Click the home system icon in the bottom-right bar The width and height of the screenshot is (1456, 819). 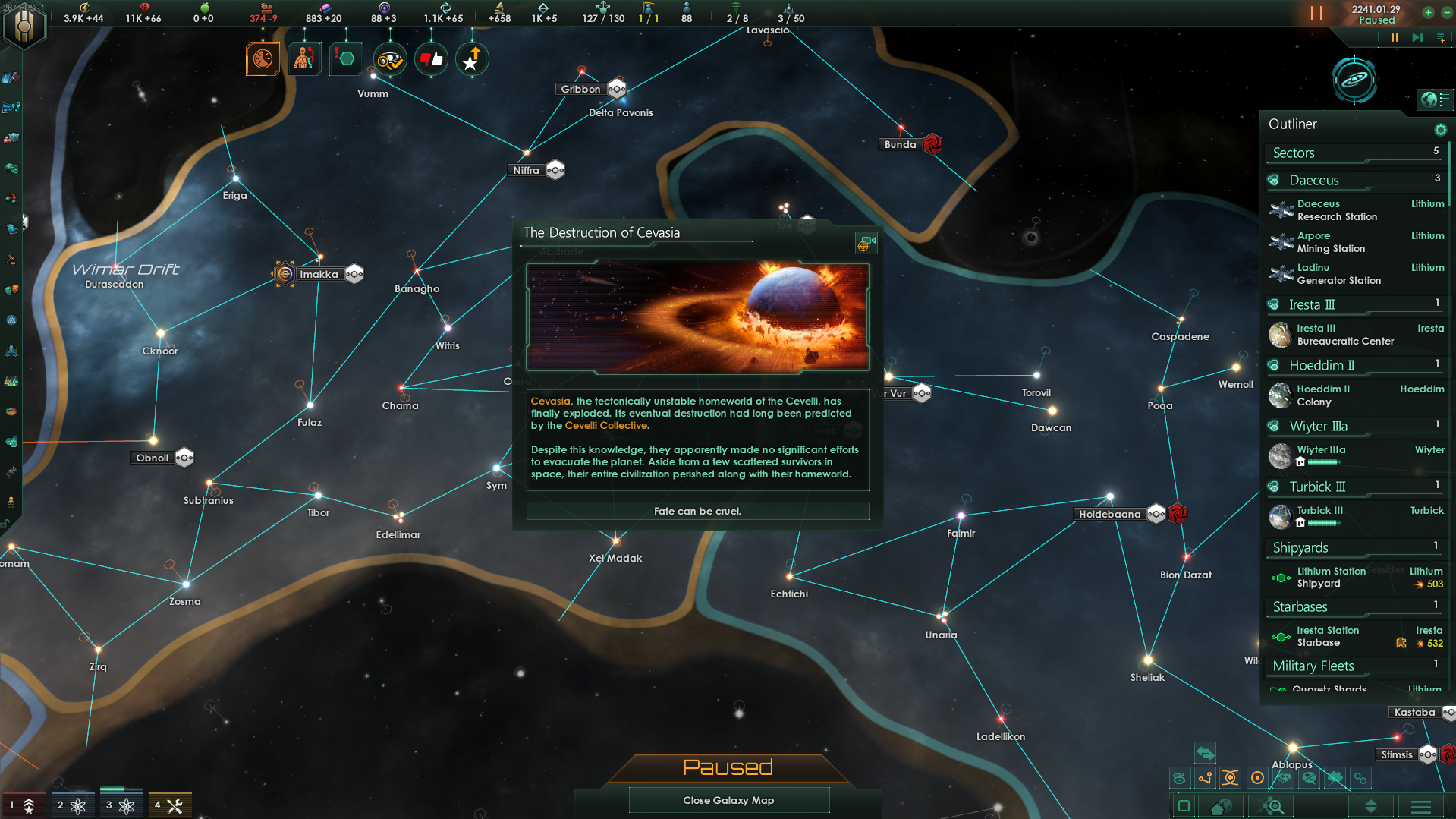(1220, 806)
